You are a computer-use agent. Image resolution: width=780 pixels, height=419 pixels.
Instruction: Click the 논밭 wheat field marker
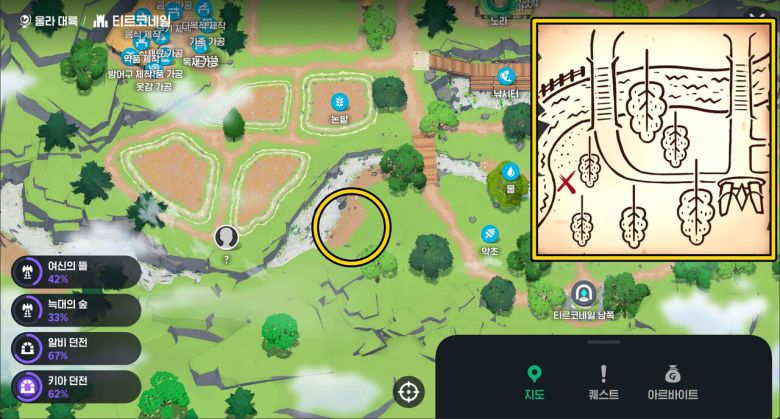[x=340, y=102]
